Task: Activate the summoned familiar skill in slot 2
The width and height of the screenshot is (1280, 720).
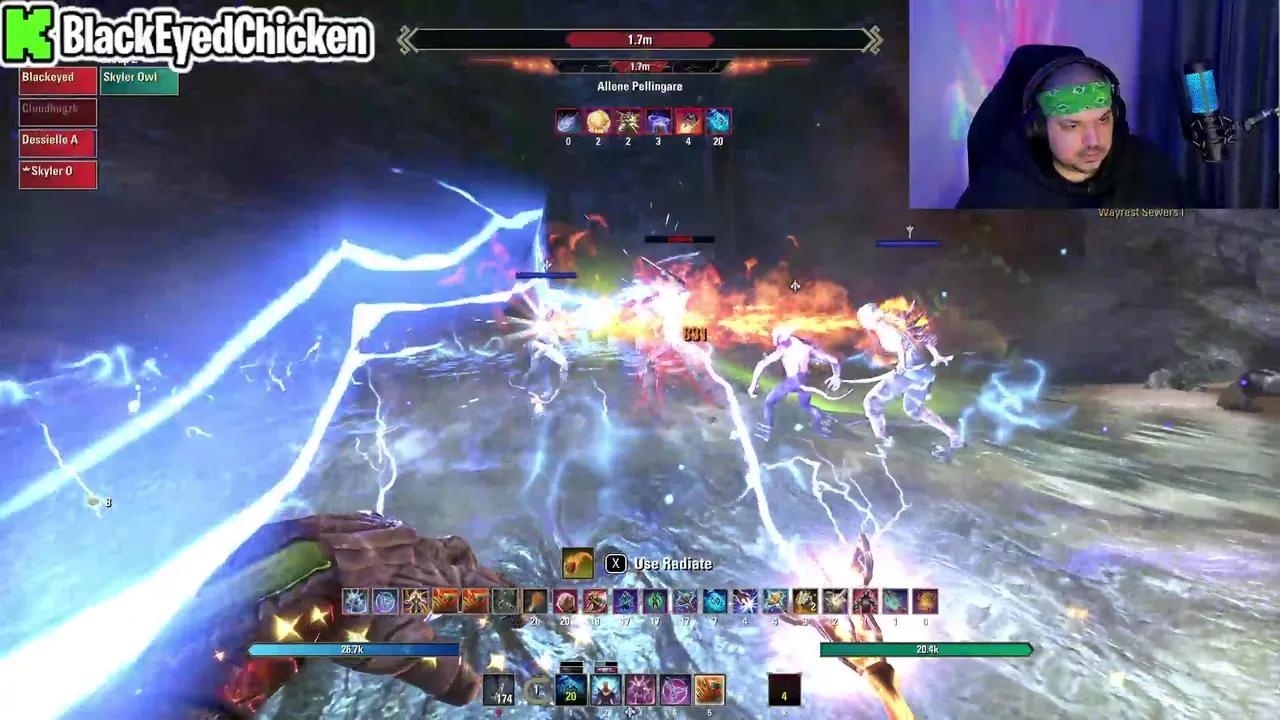Action: click(x=604, y=690)
